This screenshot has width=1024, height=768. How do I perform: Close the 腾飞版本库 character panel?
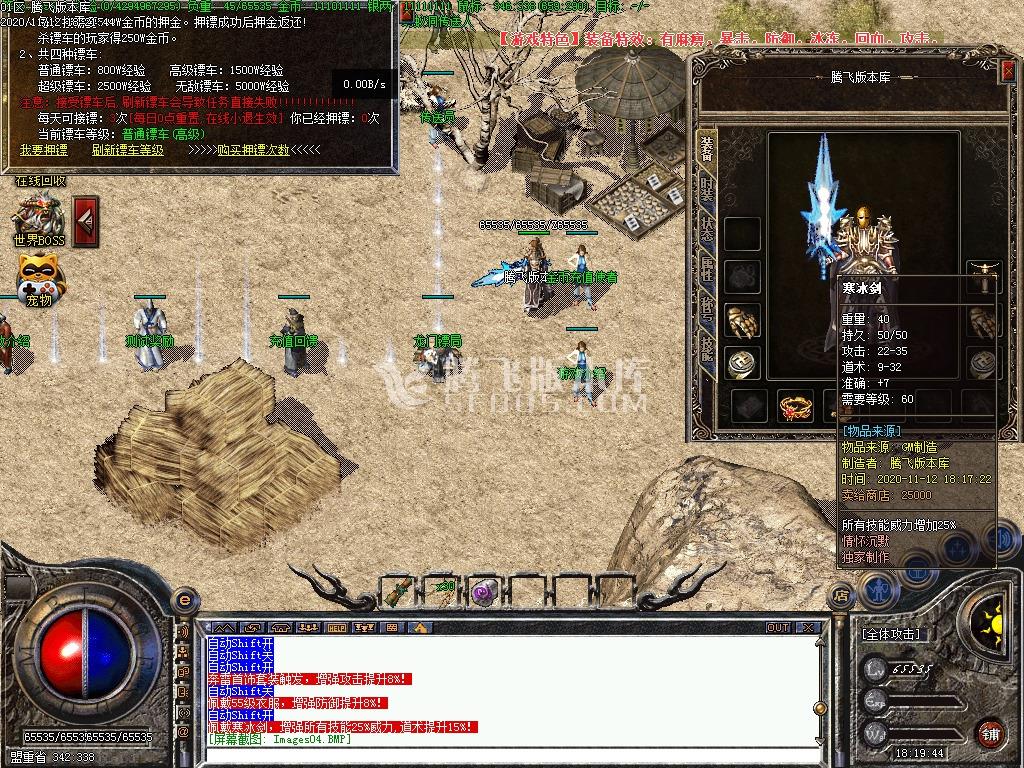[1005, 70]
